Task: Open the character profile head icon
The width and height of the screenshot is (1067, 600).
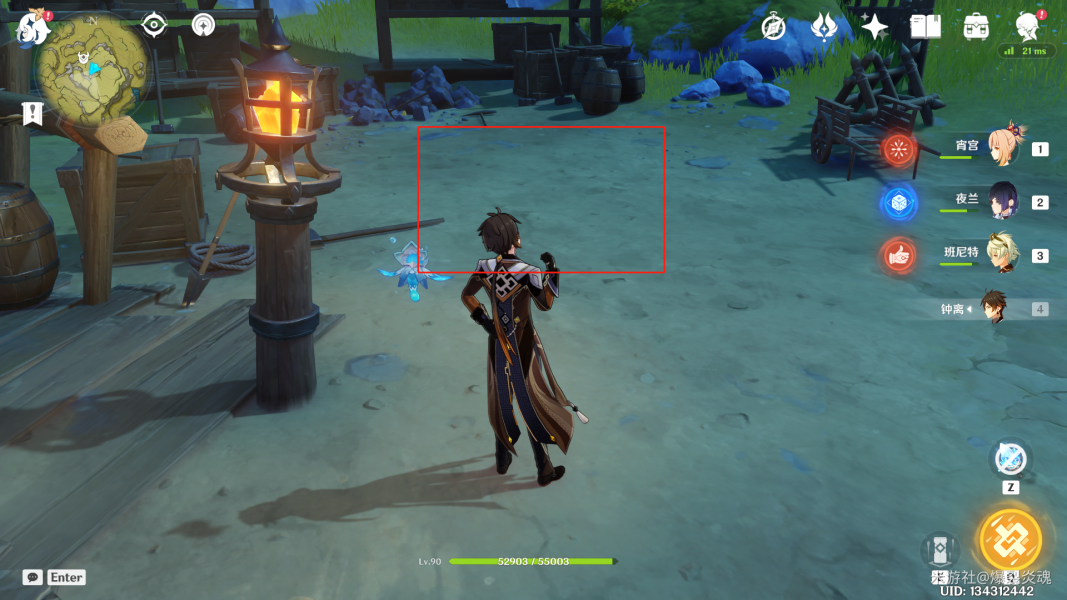Action: tap(1027, 26)
